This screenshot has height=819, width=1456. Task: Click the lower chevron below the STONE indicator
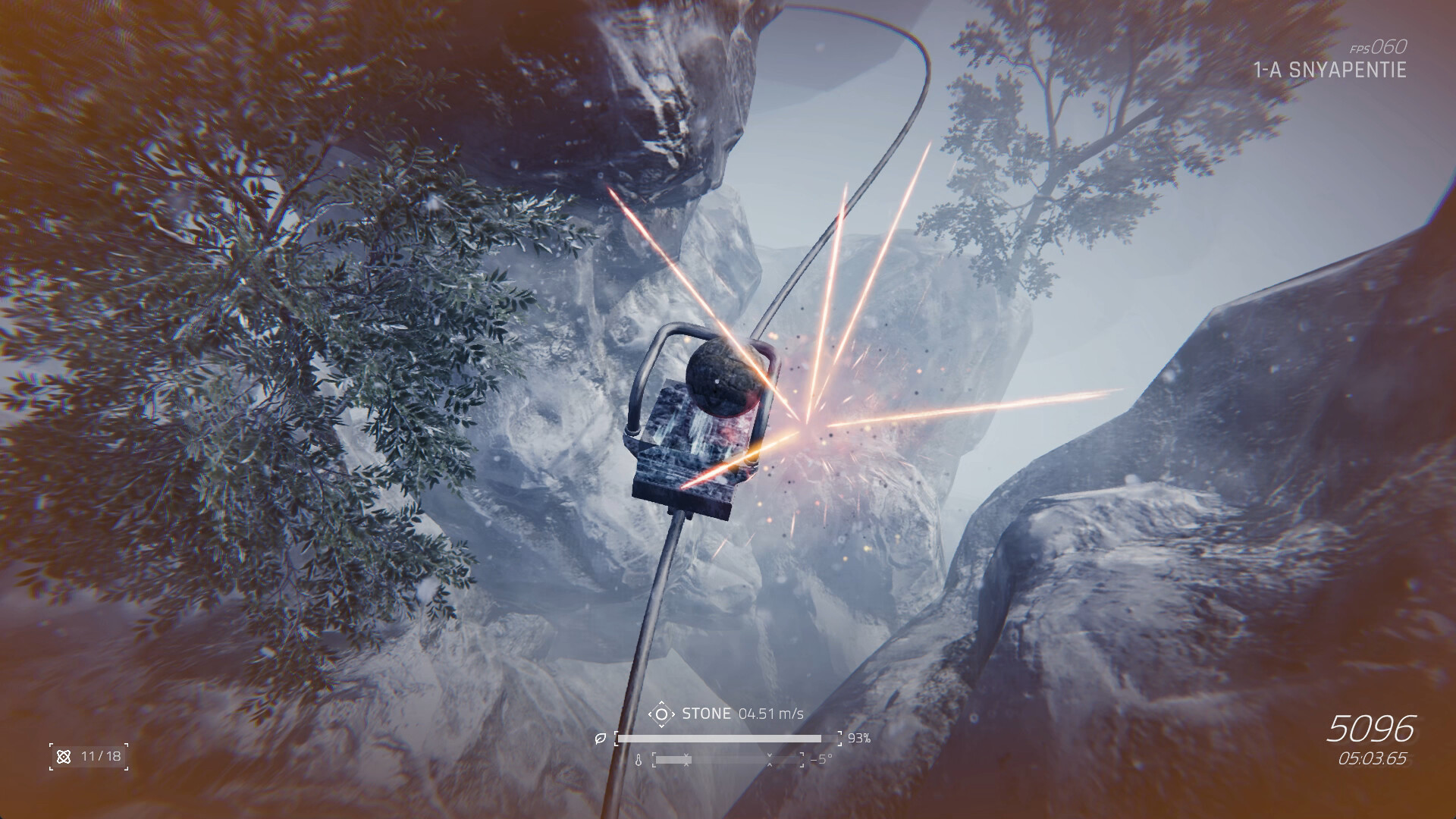coord(663,725)
